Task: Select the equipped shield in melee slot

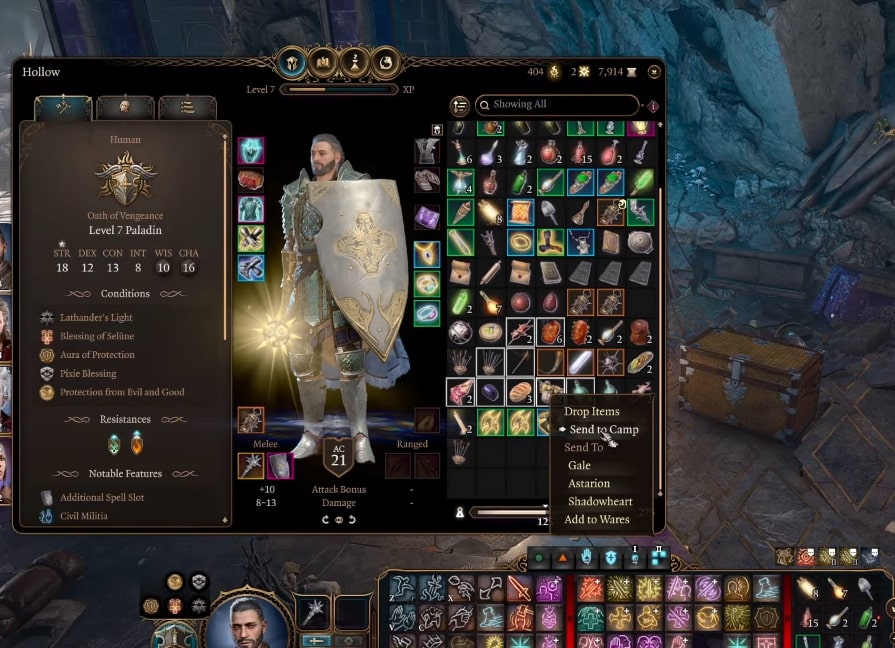Action: pos(281,466)
